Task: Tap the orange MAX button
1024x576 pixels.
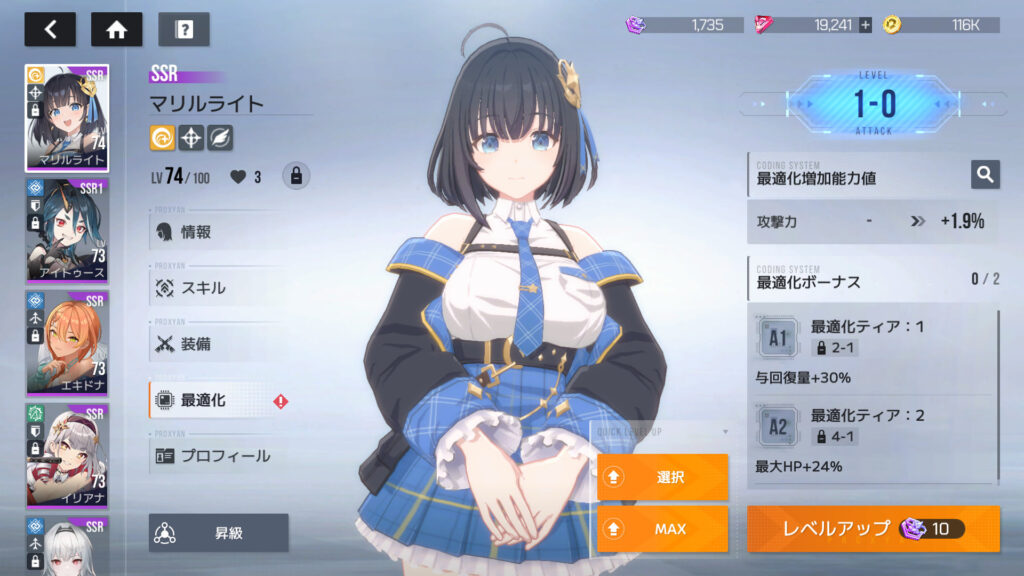Action: (662, 529)
